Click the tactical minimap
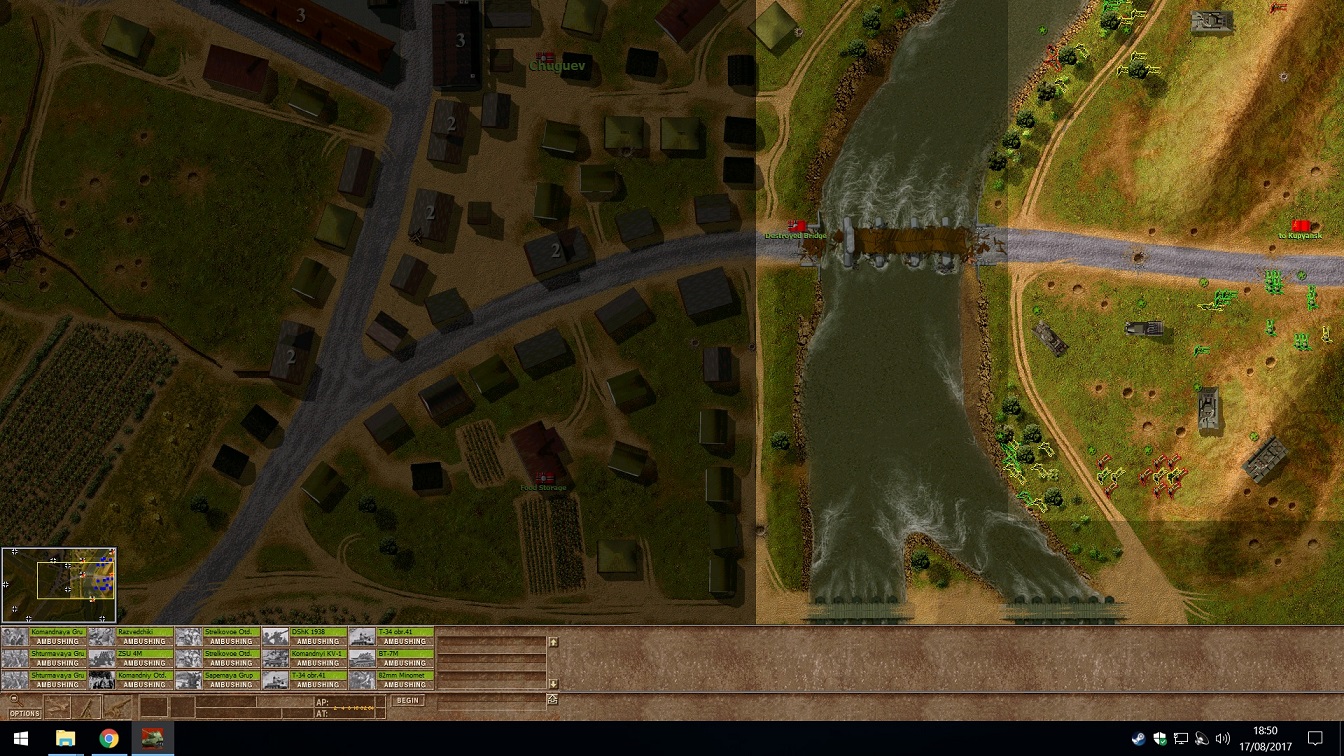 [x=59, y=585]
